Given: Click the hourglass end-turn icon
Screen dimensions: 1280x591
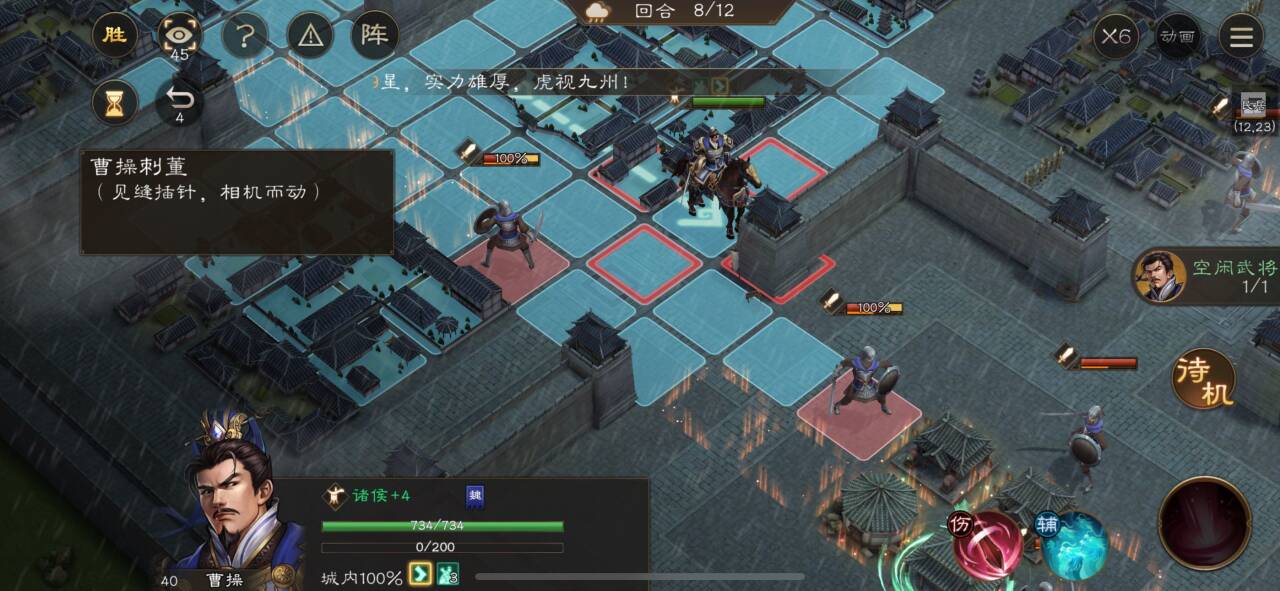Looking at the screenshot, I should tap(115, 101).
